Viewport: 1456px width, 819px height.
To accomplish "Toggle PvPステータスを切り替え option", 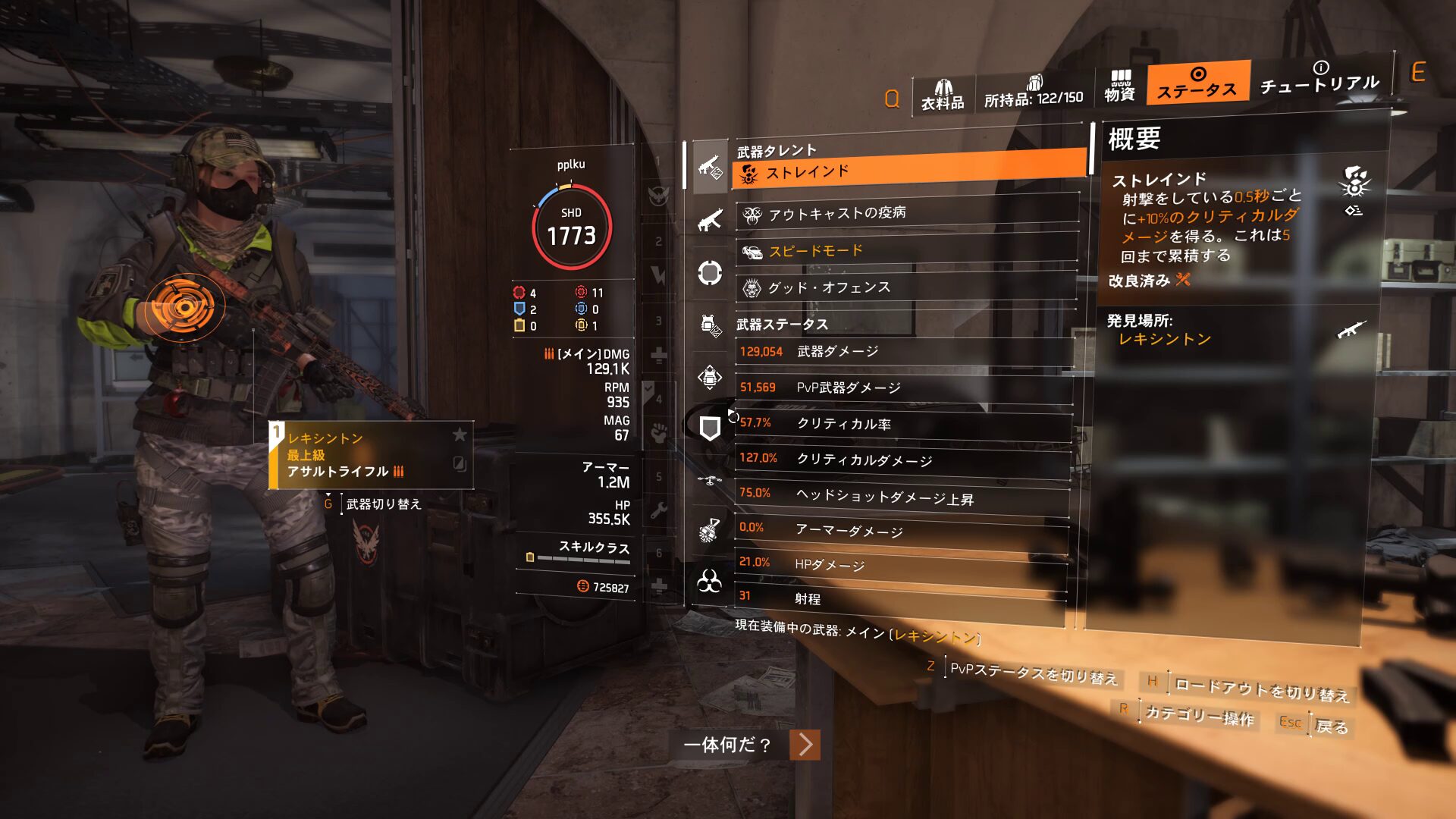I will coord(1033,673).
